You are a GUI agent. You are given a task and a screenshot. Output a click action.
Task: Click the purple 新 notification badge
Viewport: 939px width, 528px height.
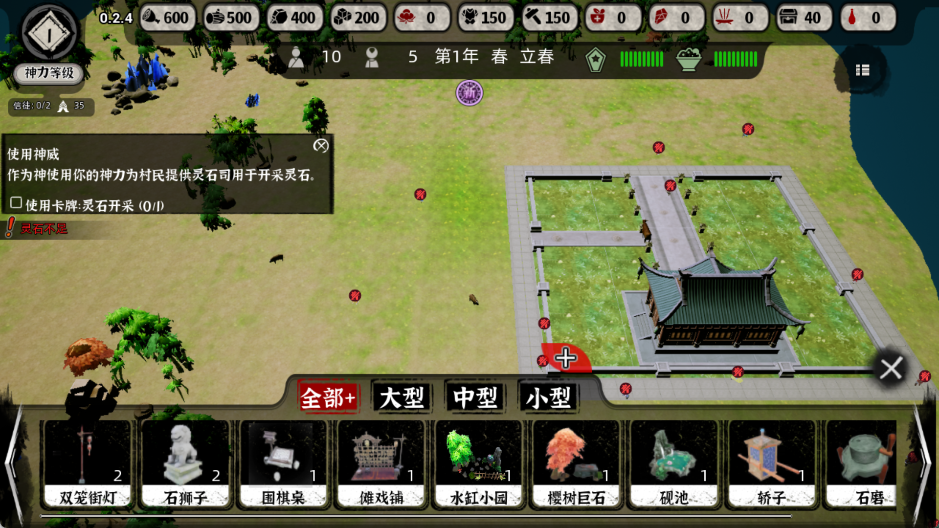[469, 93]
